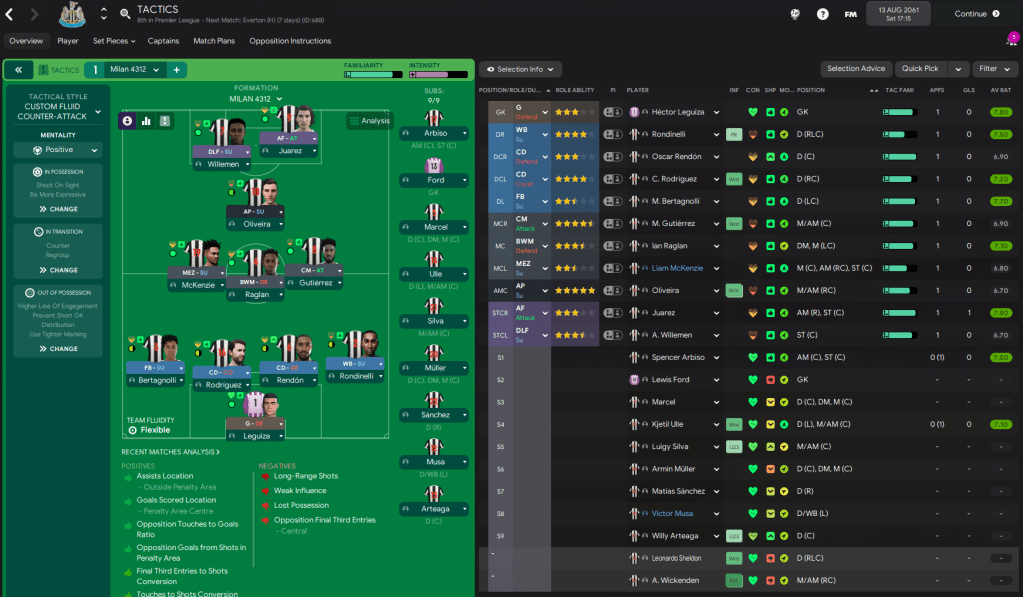
Task: Expand the Selection Info dropdown
Action: (520, 69)
